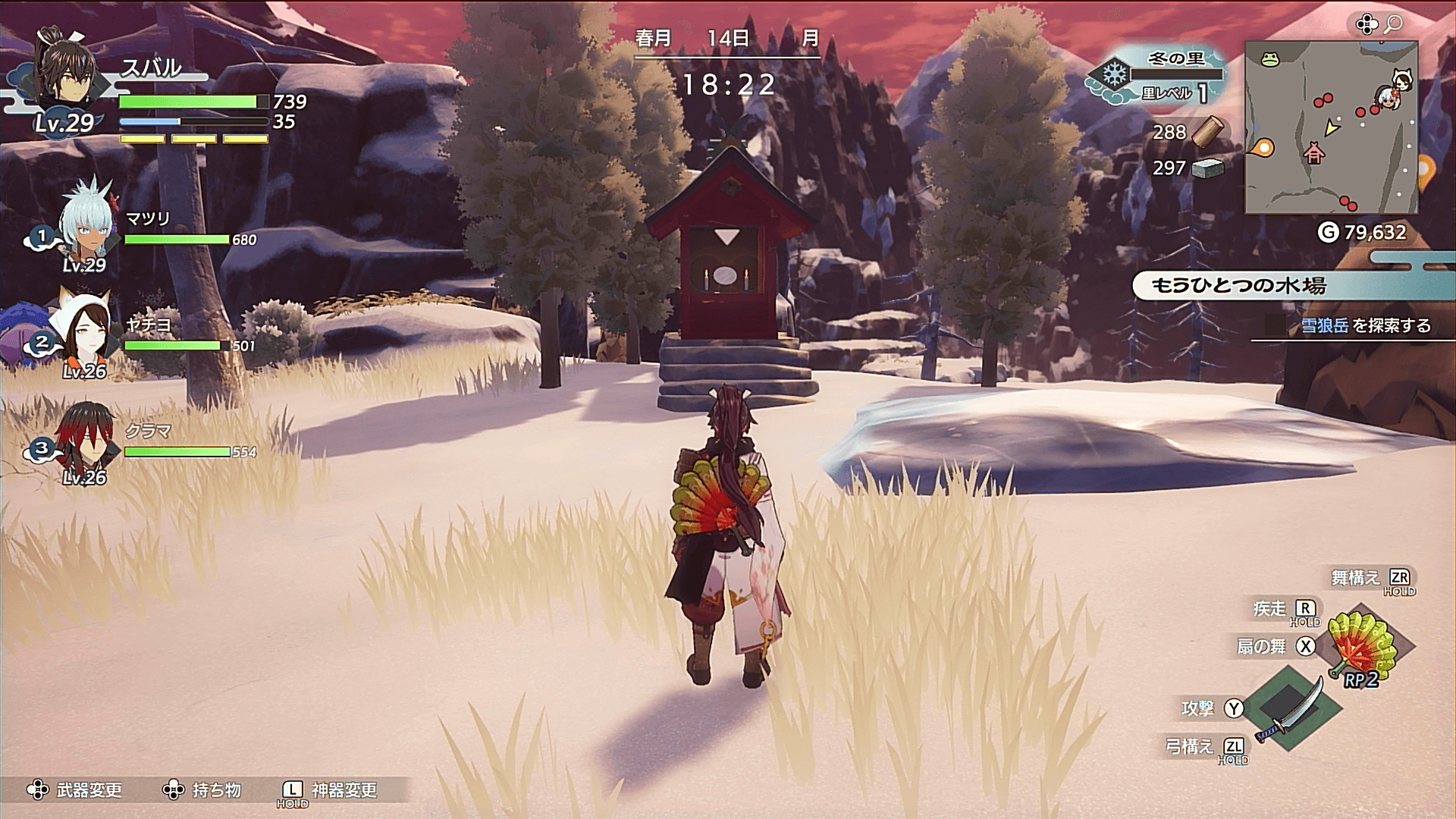Click the red shrine marker on minimap
Viewport: 1456px width, 819px height.
[x=1313, y=155]
